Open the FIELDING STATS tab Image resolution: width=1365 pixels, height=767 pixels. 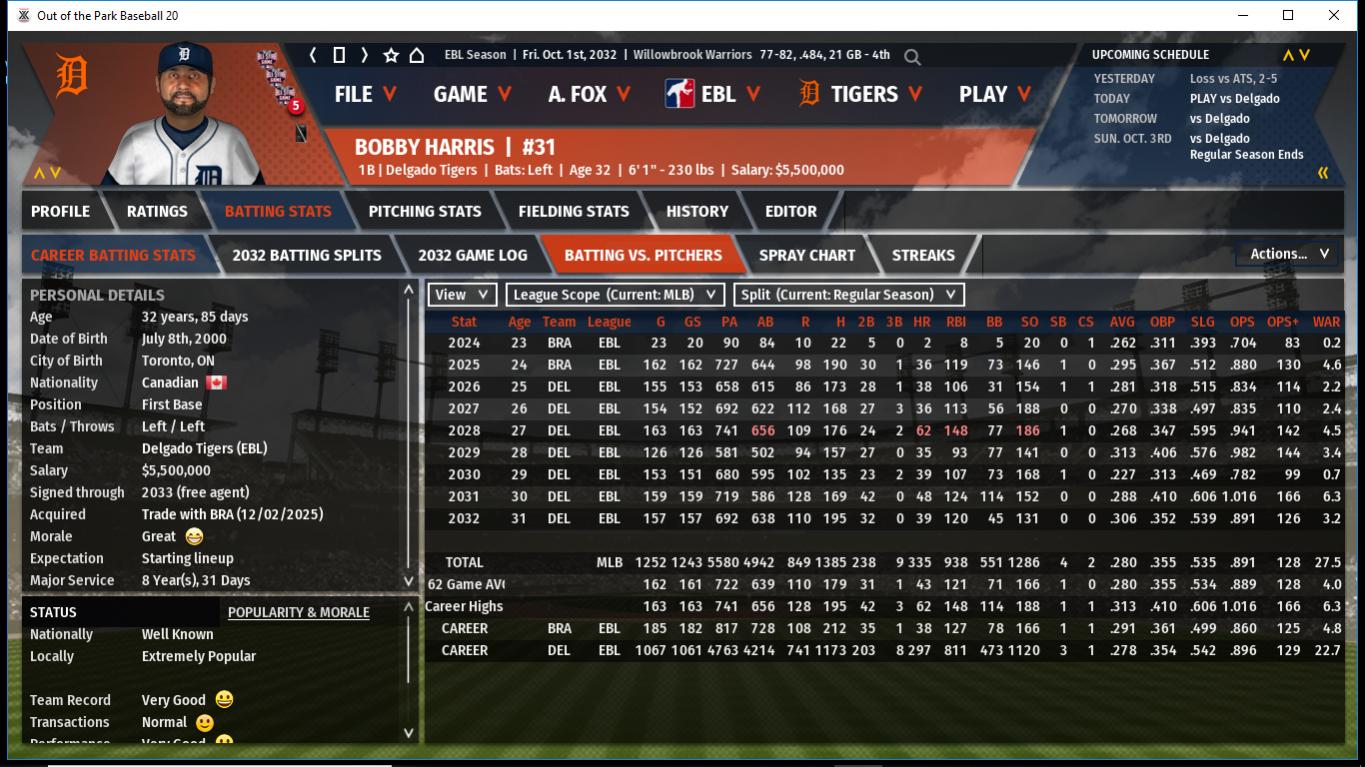tap(573, 211)
